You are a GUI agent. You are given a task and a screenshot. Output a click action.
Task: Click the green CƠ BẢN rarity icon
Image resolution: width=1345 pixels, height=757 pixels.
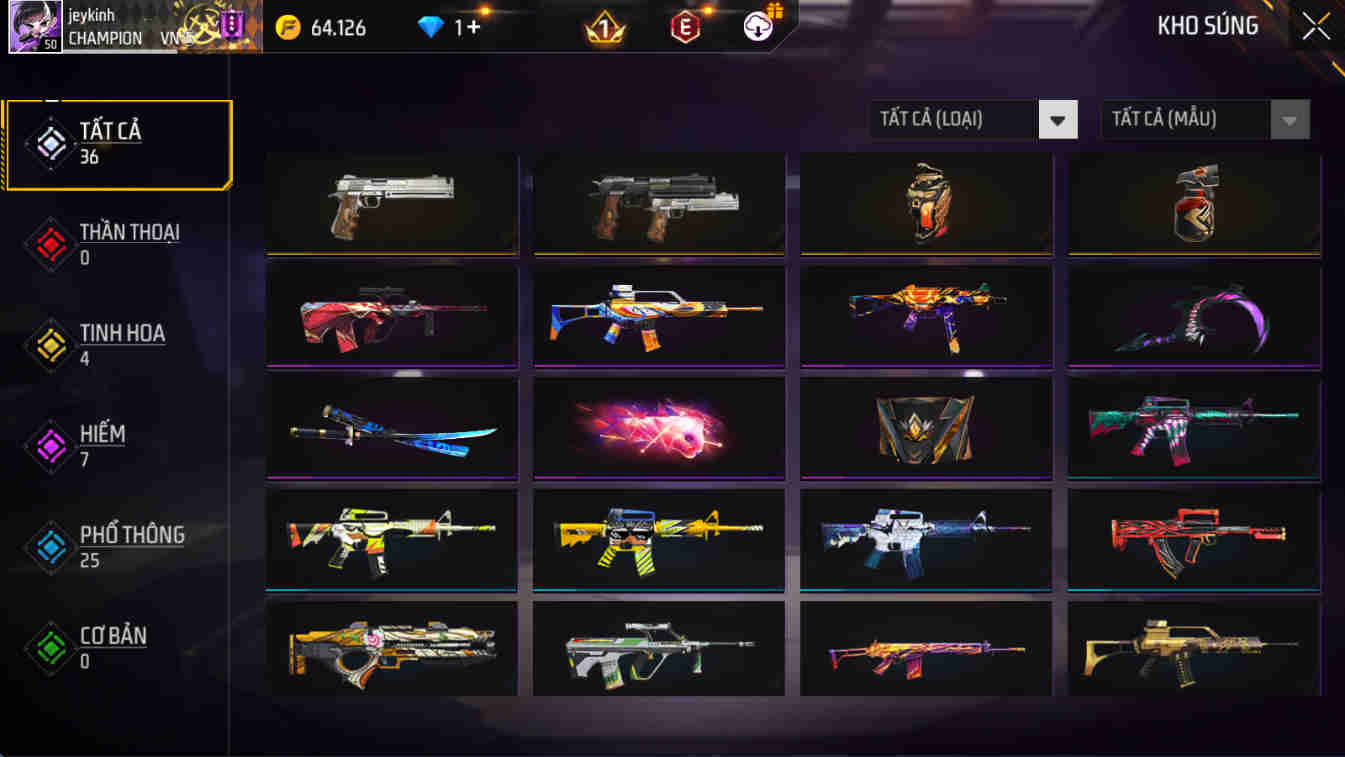click(x=49, y=647)
